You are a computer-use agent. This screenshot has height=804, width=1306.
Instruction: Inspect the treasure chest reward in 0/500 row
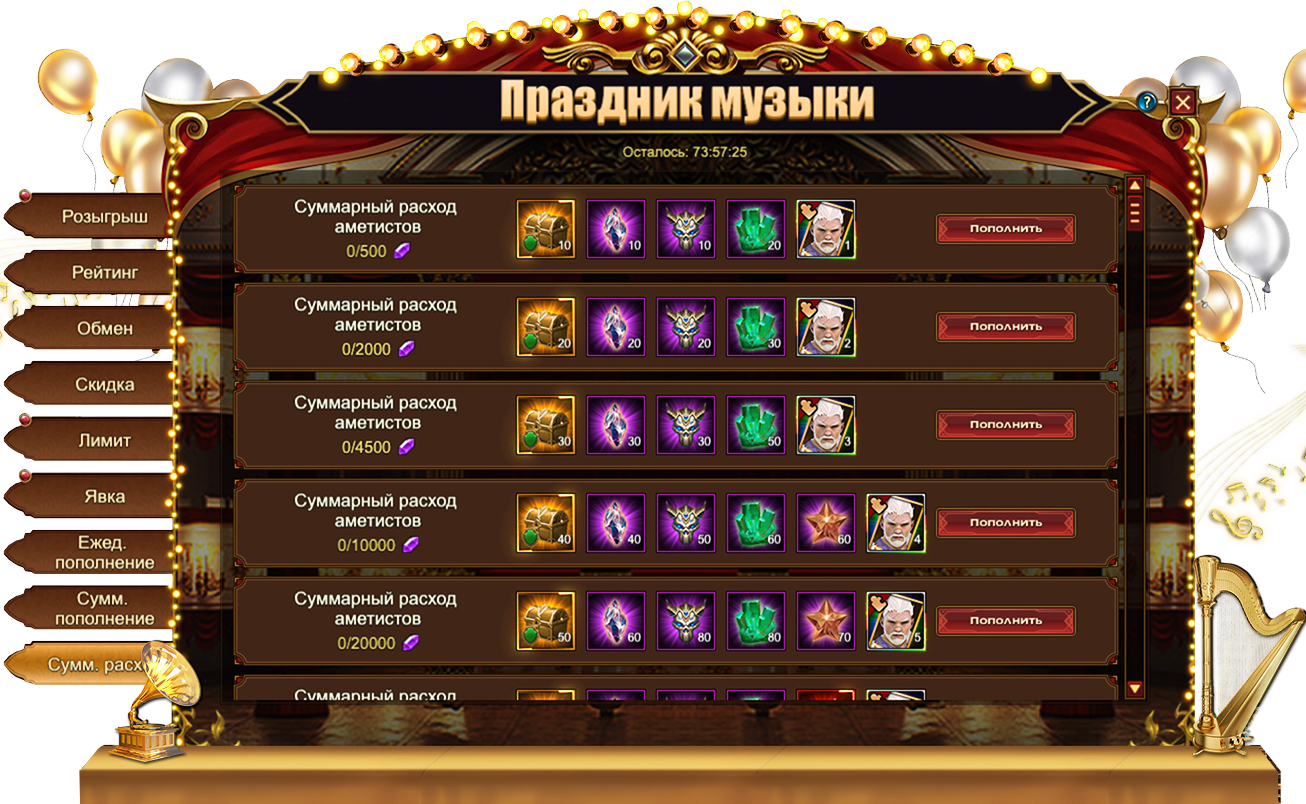(546, 229)
